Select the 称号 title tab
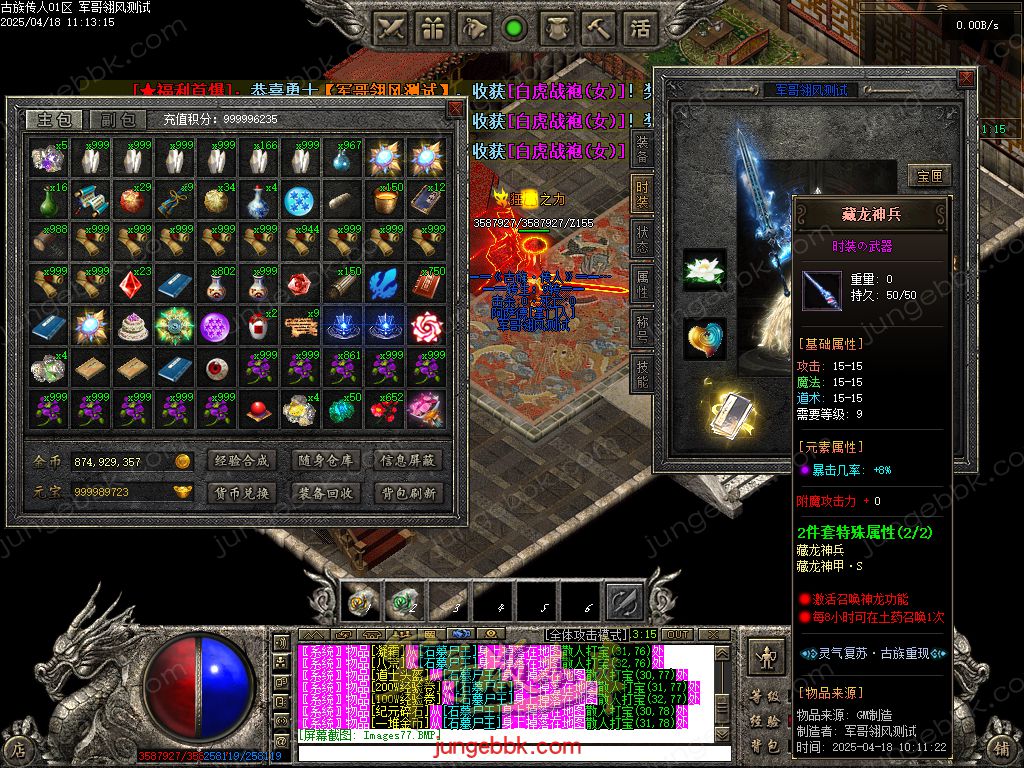 point(641,328)
